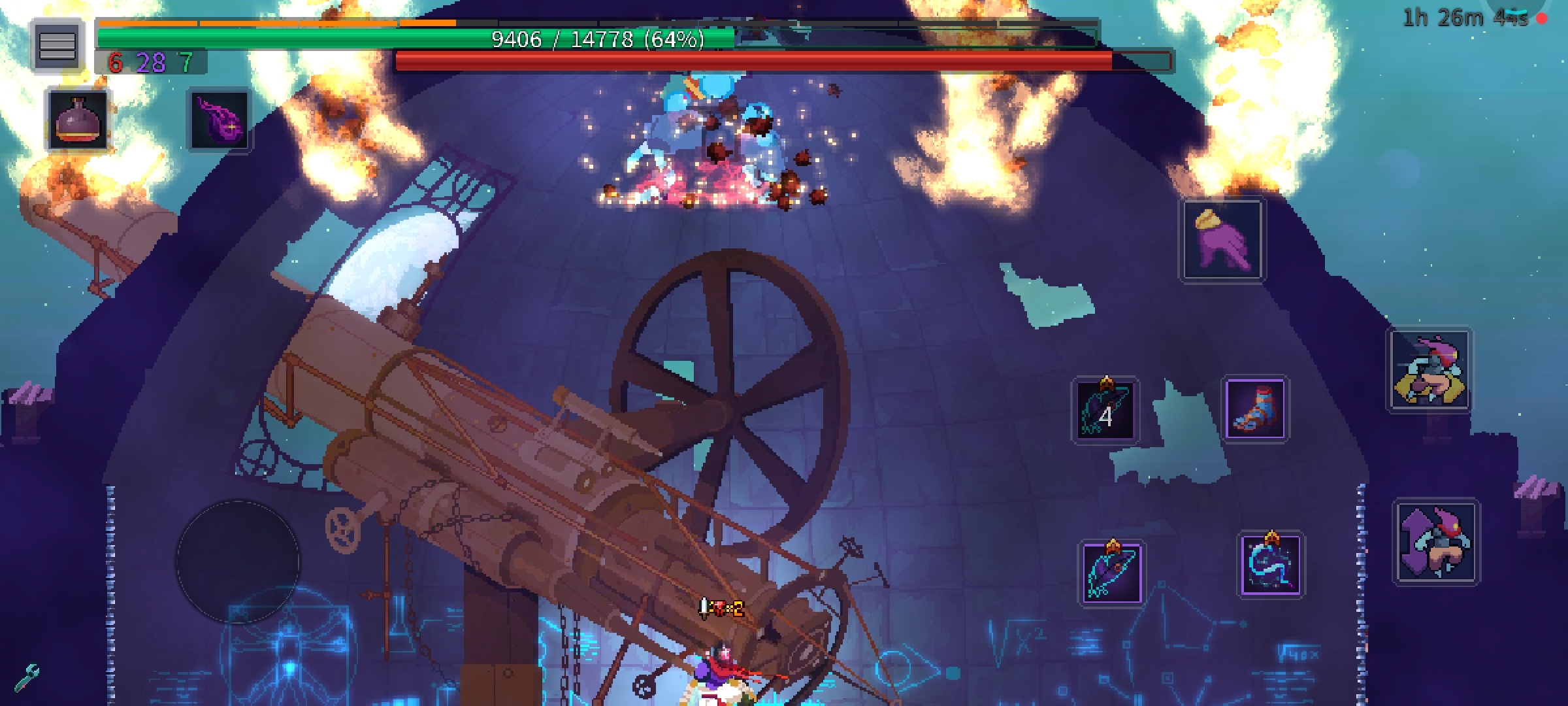Image resolution: width=1568 pixels, height=706 pixels.
Task: Open the wrench tool icon
Action: (27, 678)
